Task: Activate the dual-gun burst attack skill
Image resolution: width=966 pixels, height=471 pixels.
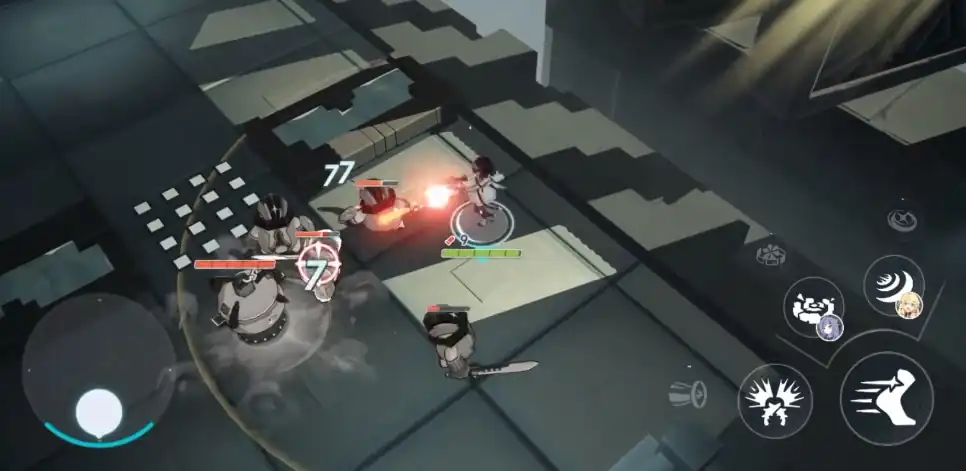Action: tap(775, 400)
